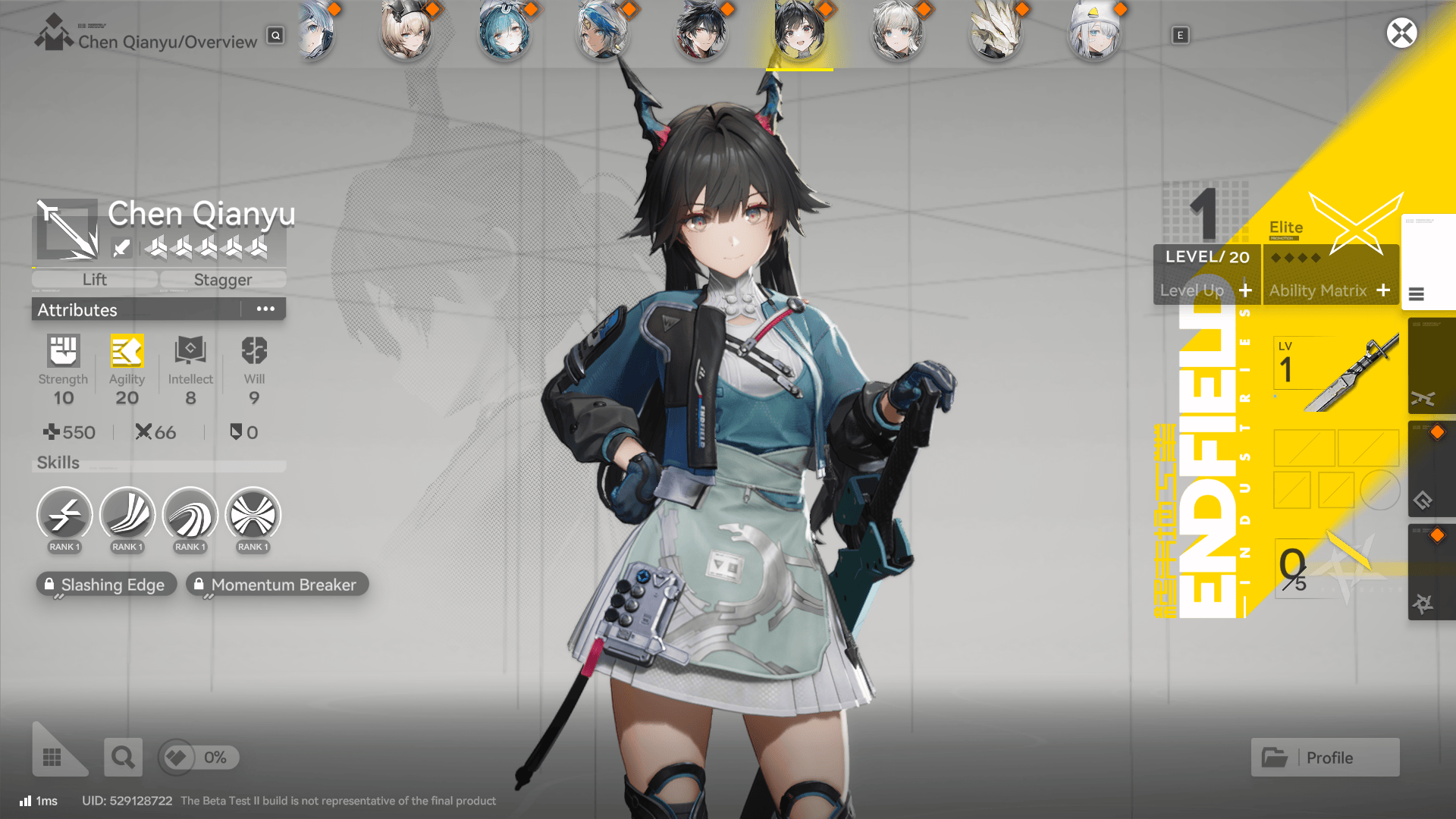The image size is (1456, 819).
Task: Select the Strength attribute icon
Action: pyautogui.click(x=63, y=351)
